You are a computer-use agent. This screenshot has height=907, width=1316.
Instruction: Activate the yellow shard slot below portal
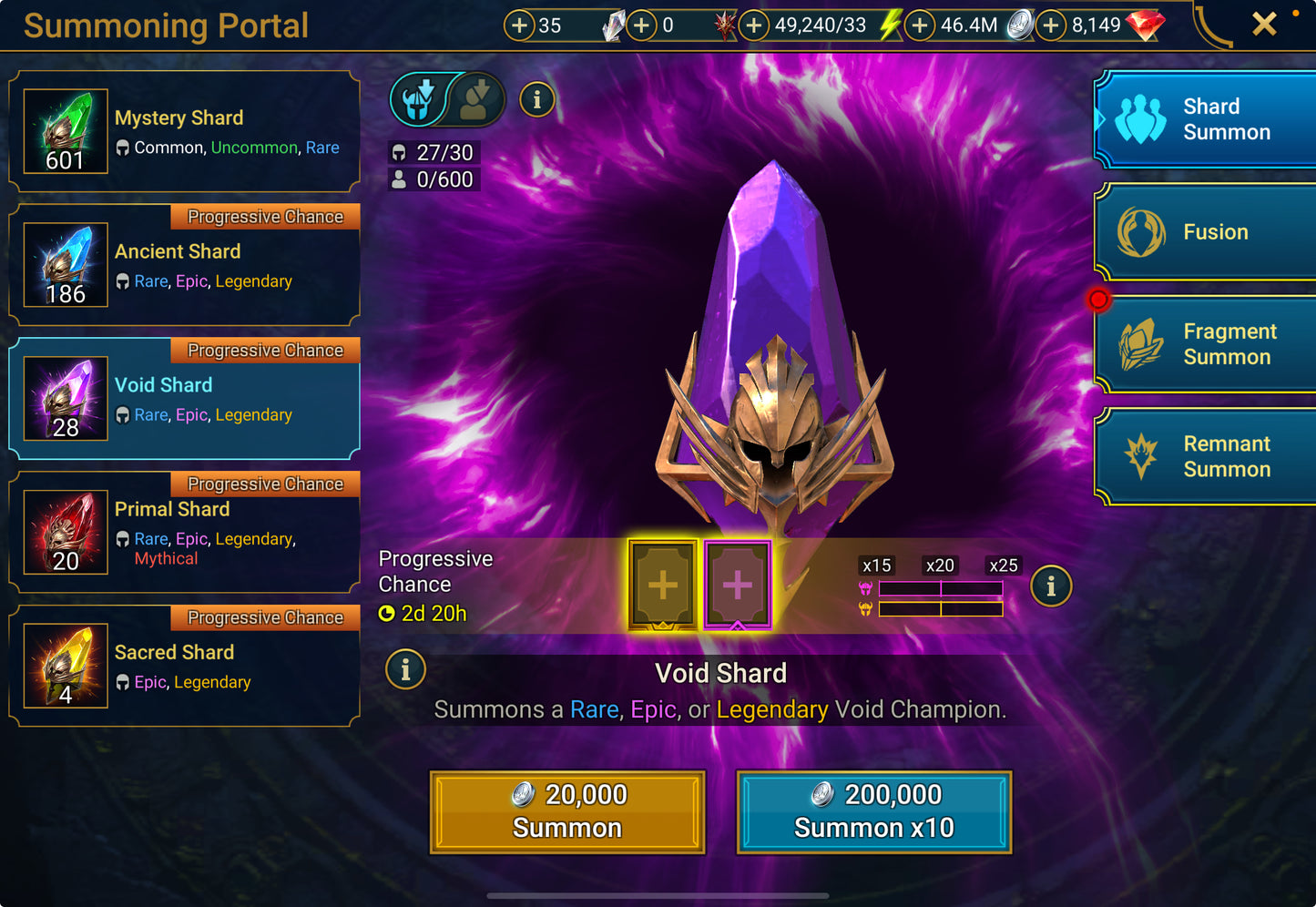[662, 584]
